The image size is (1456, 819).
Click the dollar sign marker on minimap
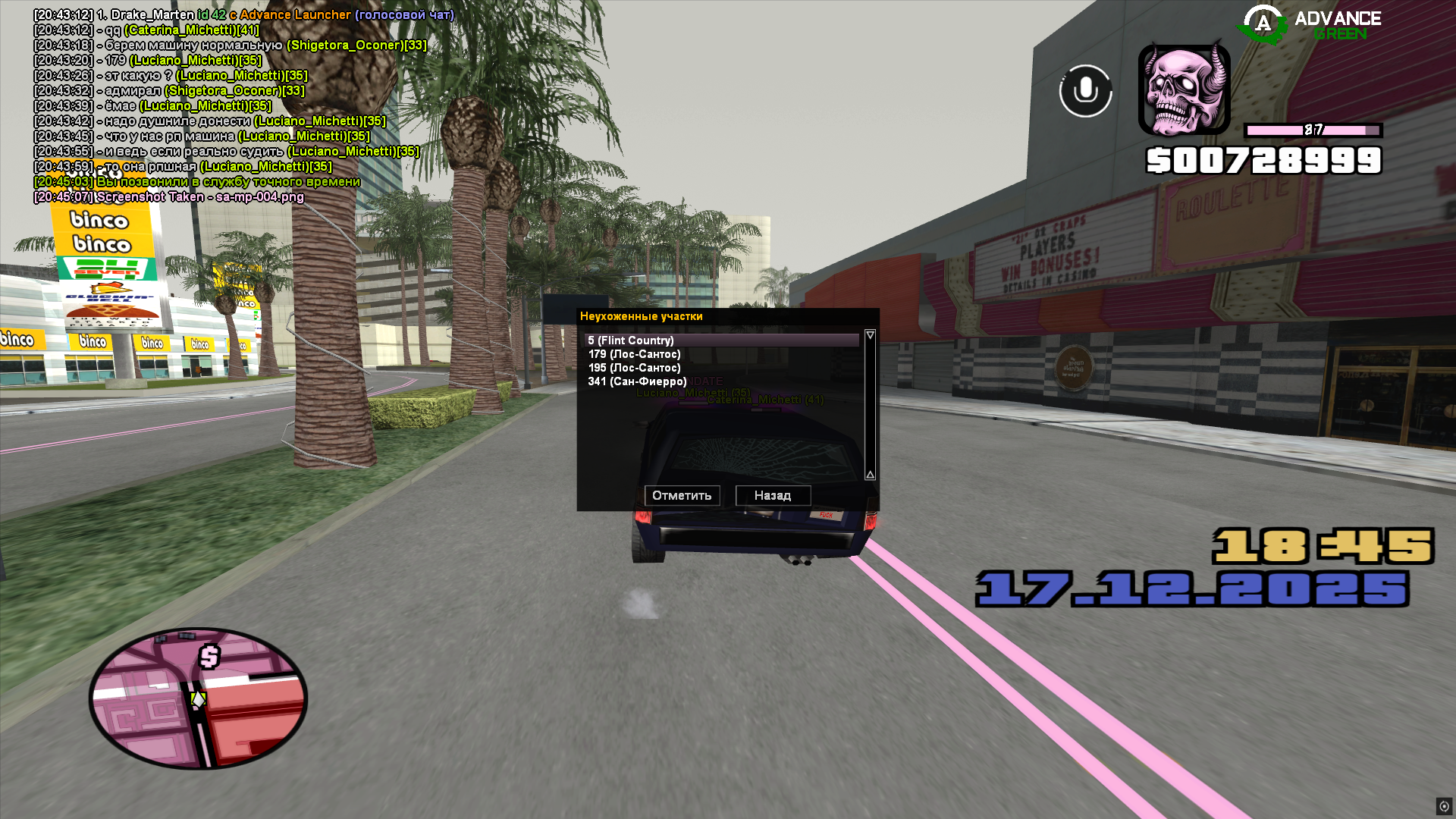pos(209,656)
